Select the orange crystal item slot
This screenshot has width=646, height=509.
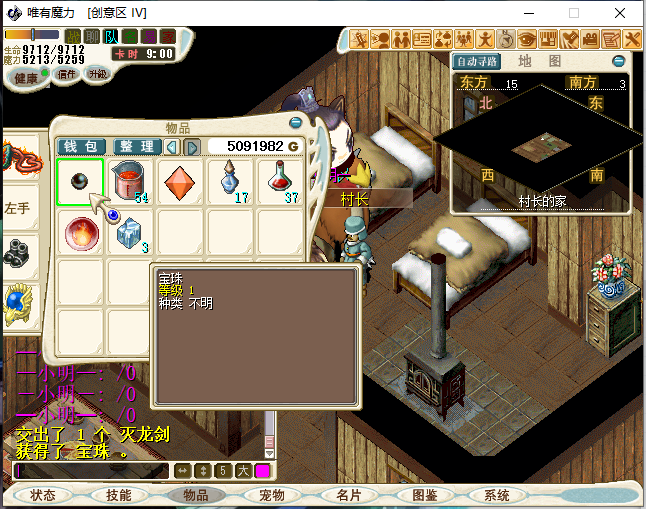181,182
